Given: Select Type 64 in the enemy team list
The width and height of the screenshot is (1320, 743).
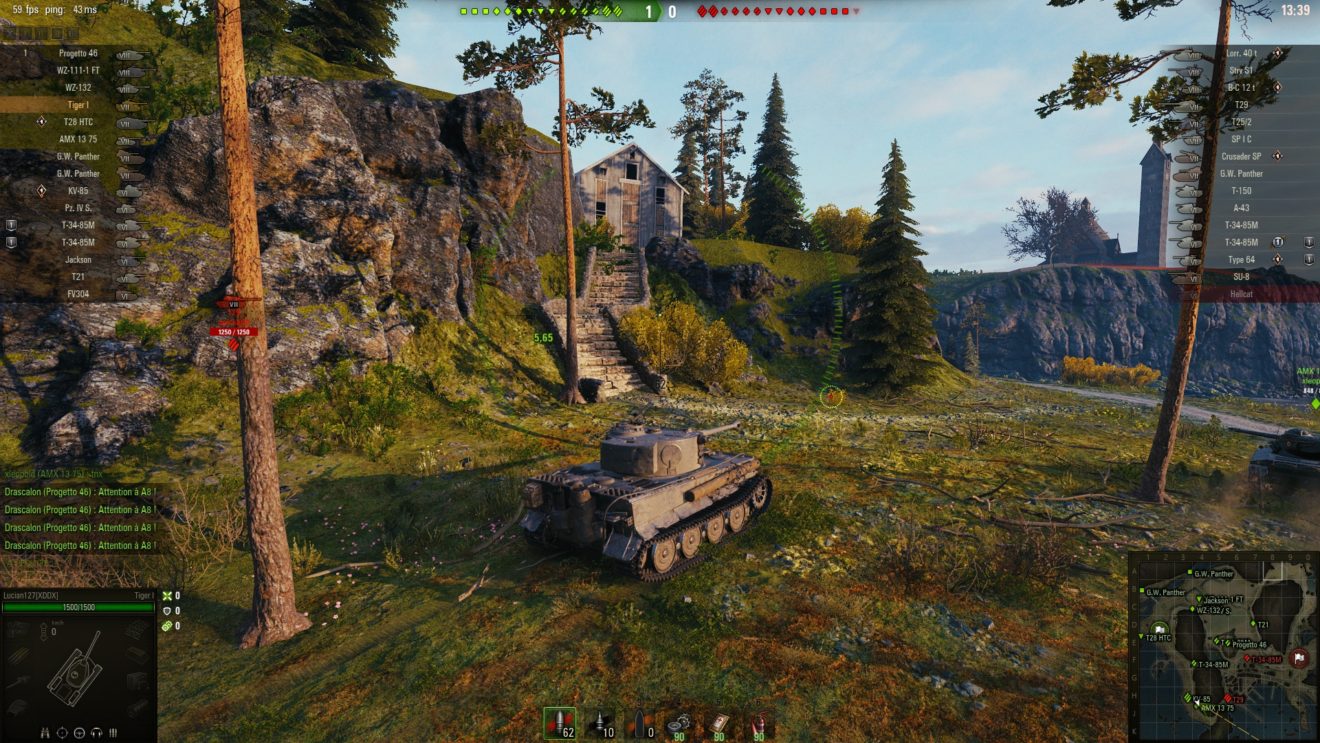Looking at the screenshot, I should (x=1242, y=259).
